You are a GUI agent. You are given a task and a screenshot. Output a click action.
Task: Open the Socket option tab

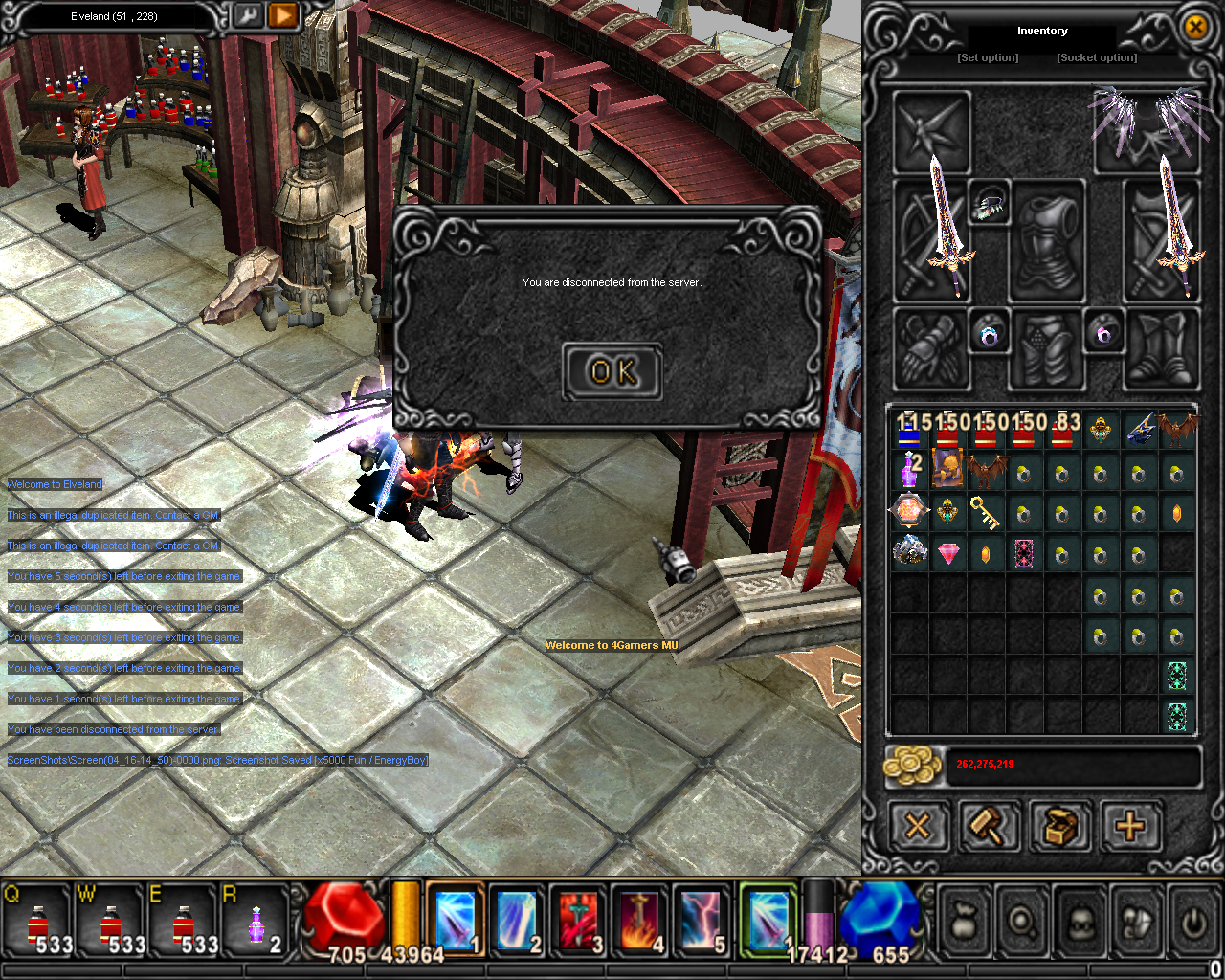tap(1097, 57)
